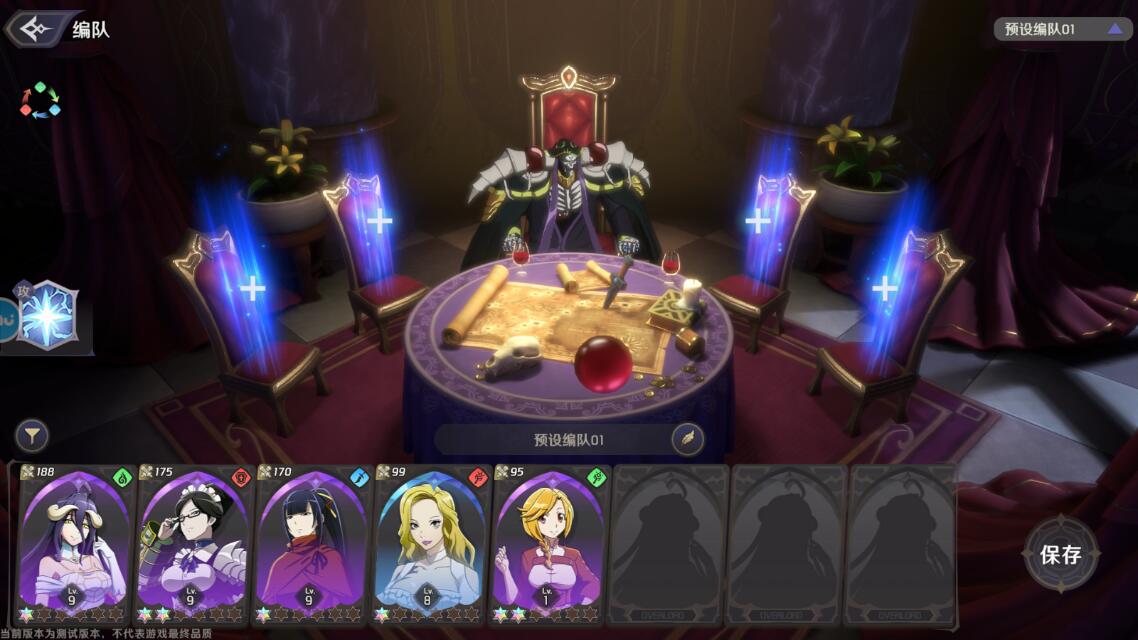The height and width of the screenshot is (640, 1138).
Task: Rename the preset with the pencil icon
Action: click(687, 439)
